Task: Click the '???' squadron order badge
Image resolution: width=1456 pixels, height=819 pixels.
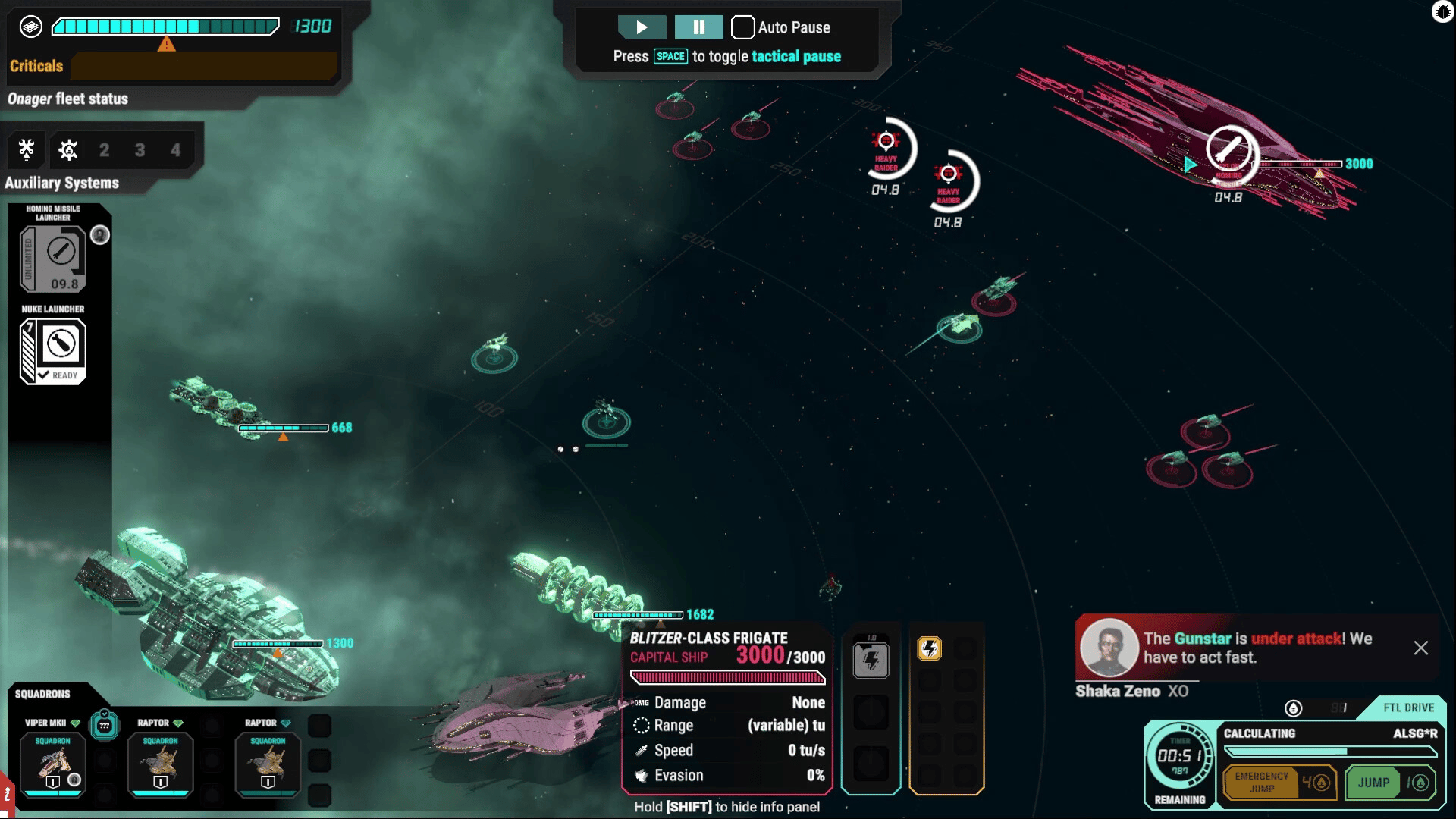Action: point(105,726)
